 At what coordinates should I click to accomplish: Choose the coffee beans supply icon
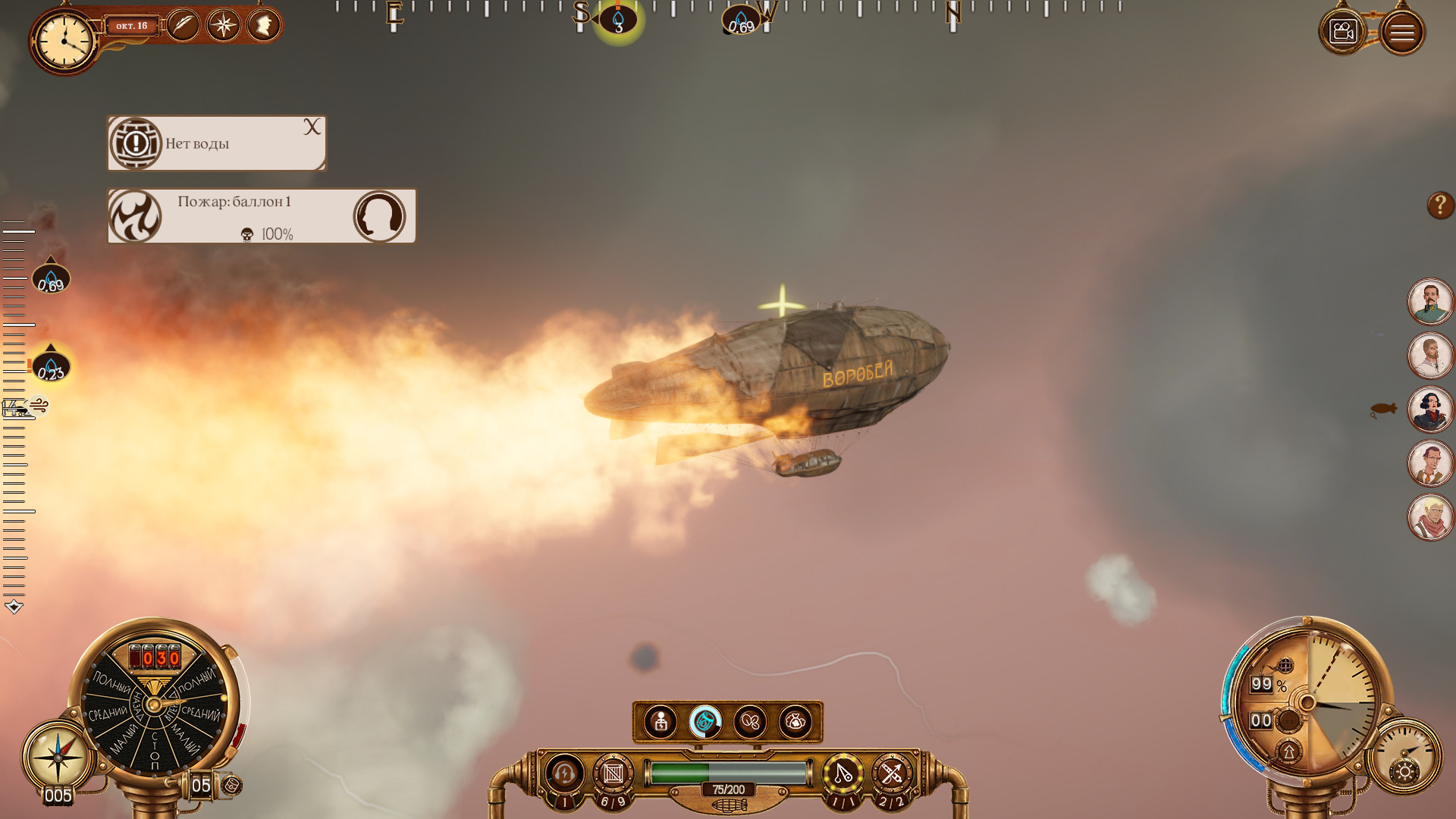tap(750, 722)
